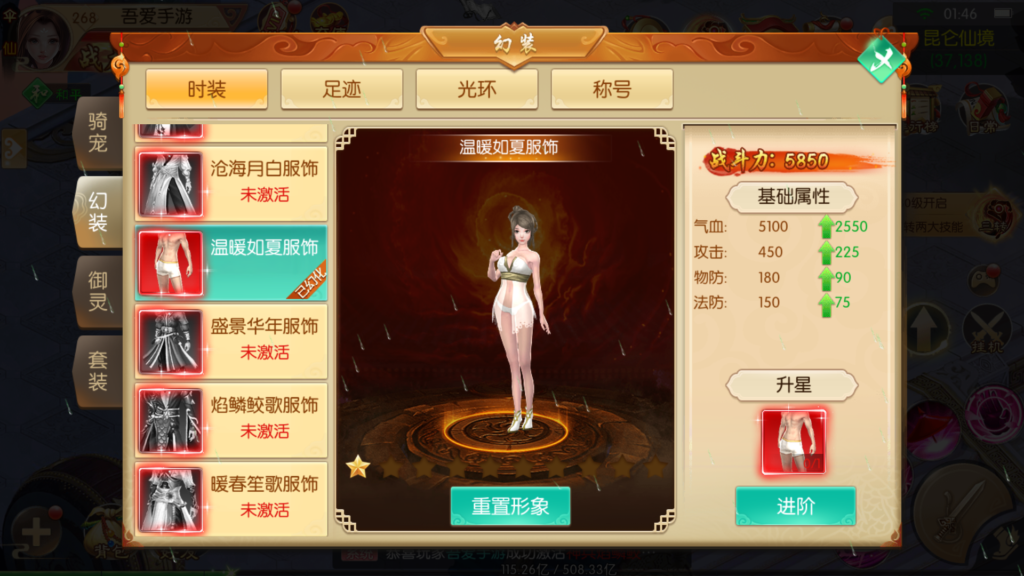Screen dimensions: 1024x576
Task: Select the 光环 tab
Action: pyautogui.click(x=477, y=90)
